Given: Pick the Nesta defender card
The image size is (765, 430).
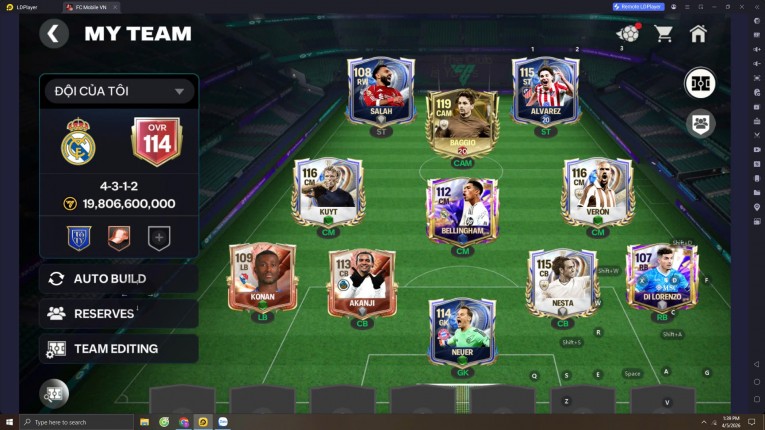Looking at the screenshot, I should [562, 284].
